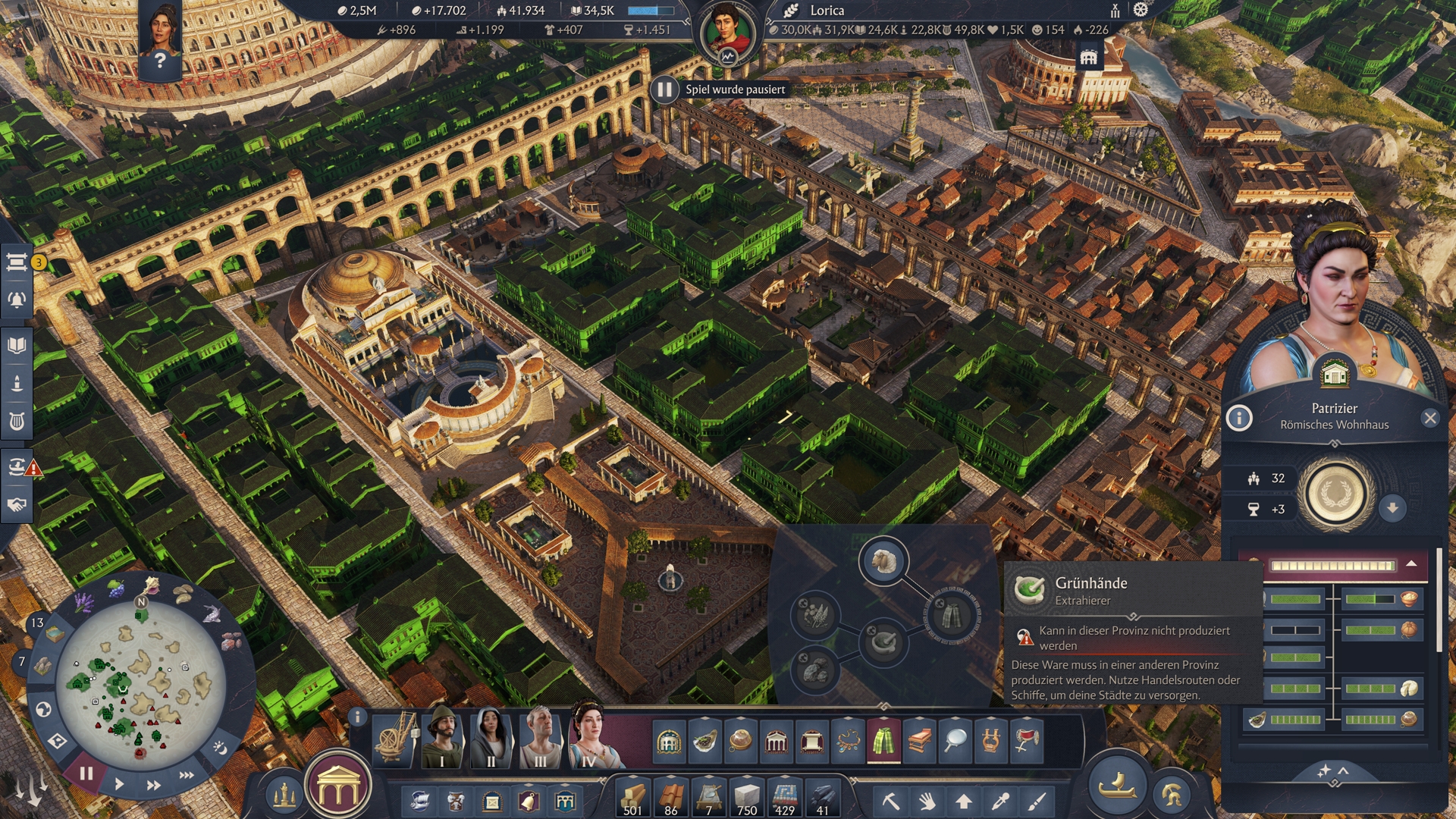Toggle the pause button by the minimap

86,773
